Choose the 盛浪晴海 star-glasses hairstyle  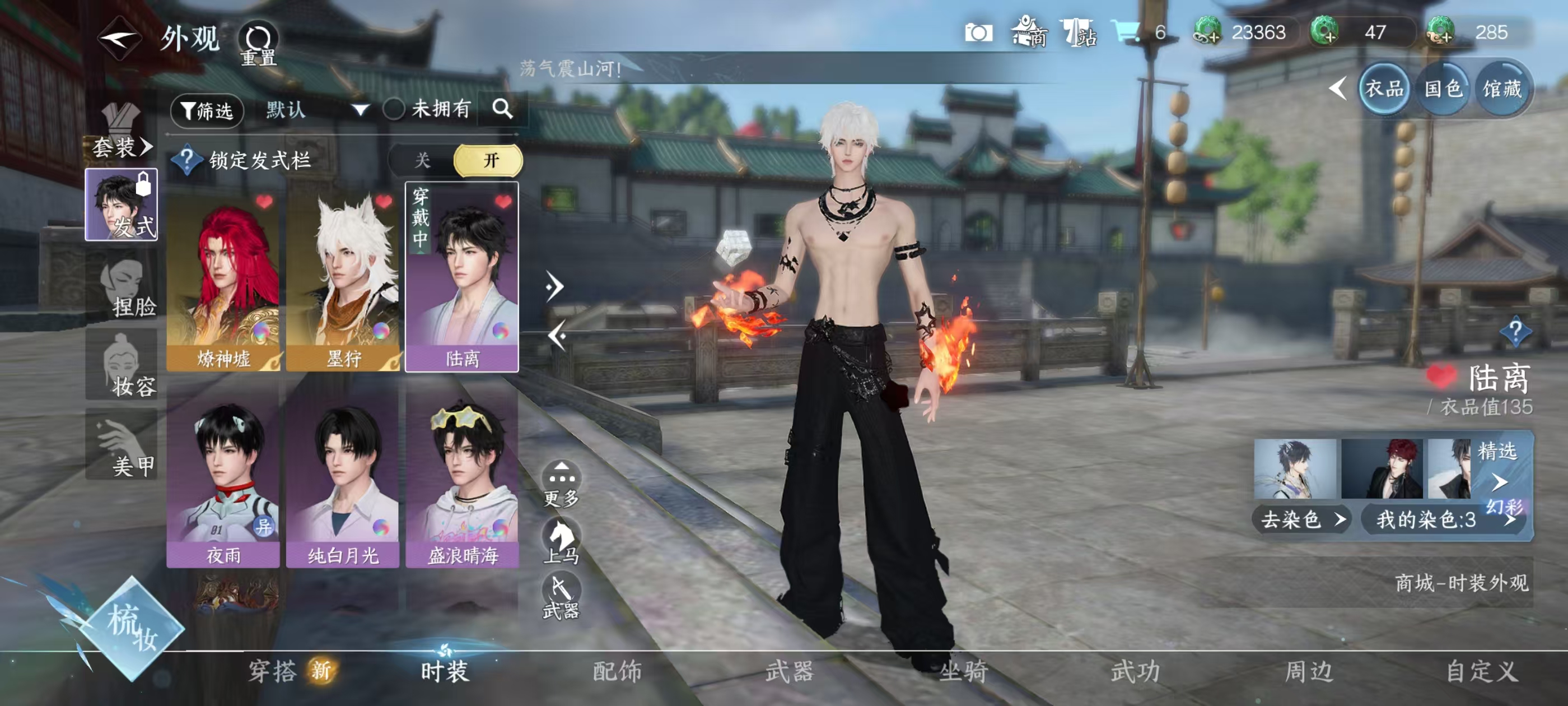point(462,478)
